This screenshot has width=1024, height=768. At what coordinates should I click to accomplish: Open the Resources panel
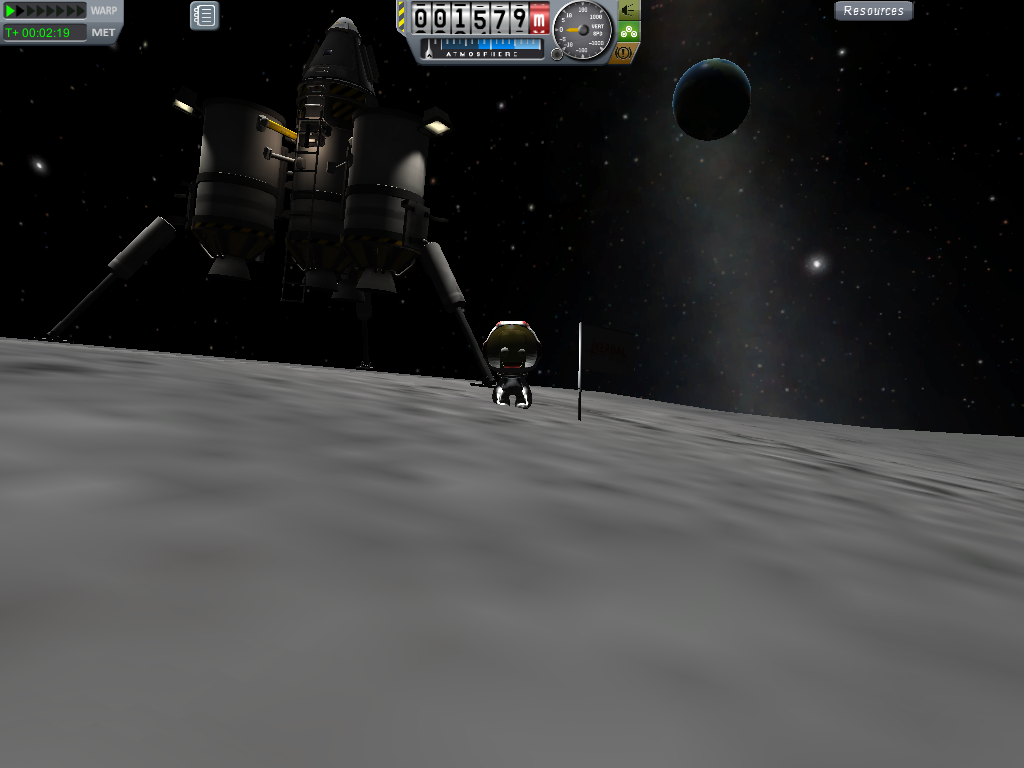pos(873,11)
